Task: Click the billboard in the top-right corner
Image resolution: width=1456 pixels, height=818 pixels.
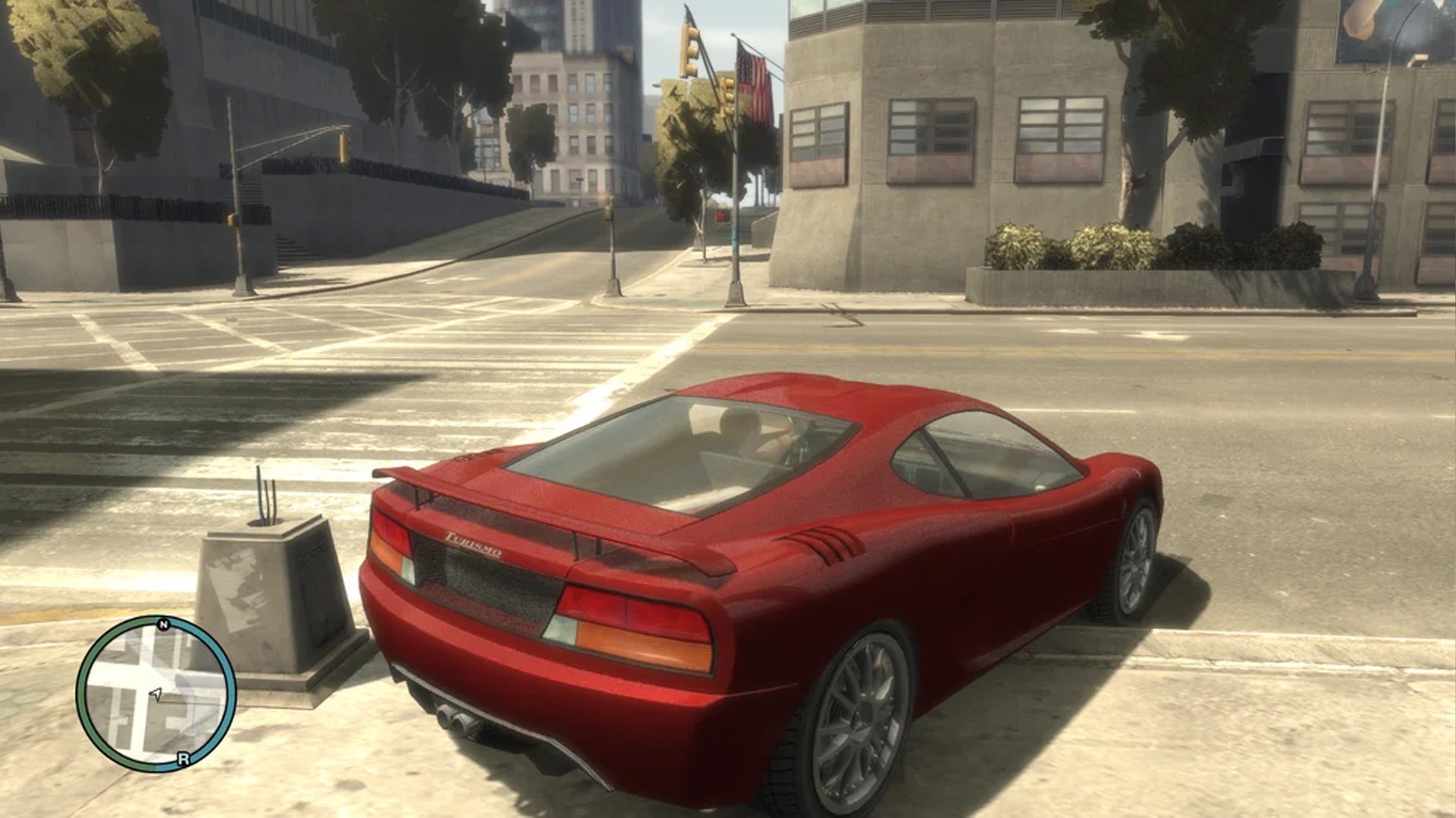Action: pos(1395,30)
